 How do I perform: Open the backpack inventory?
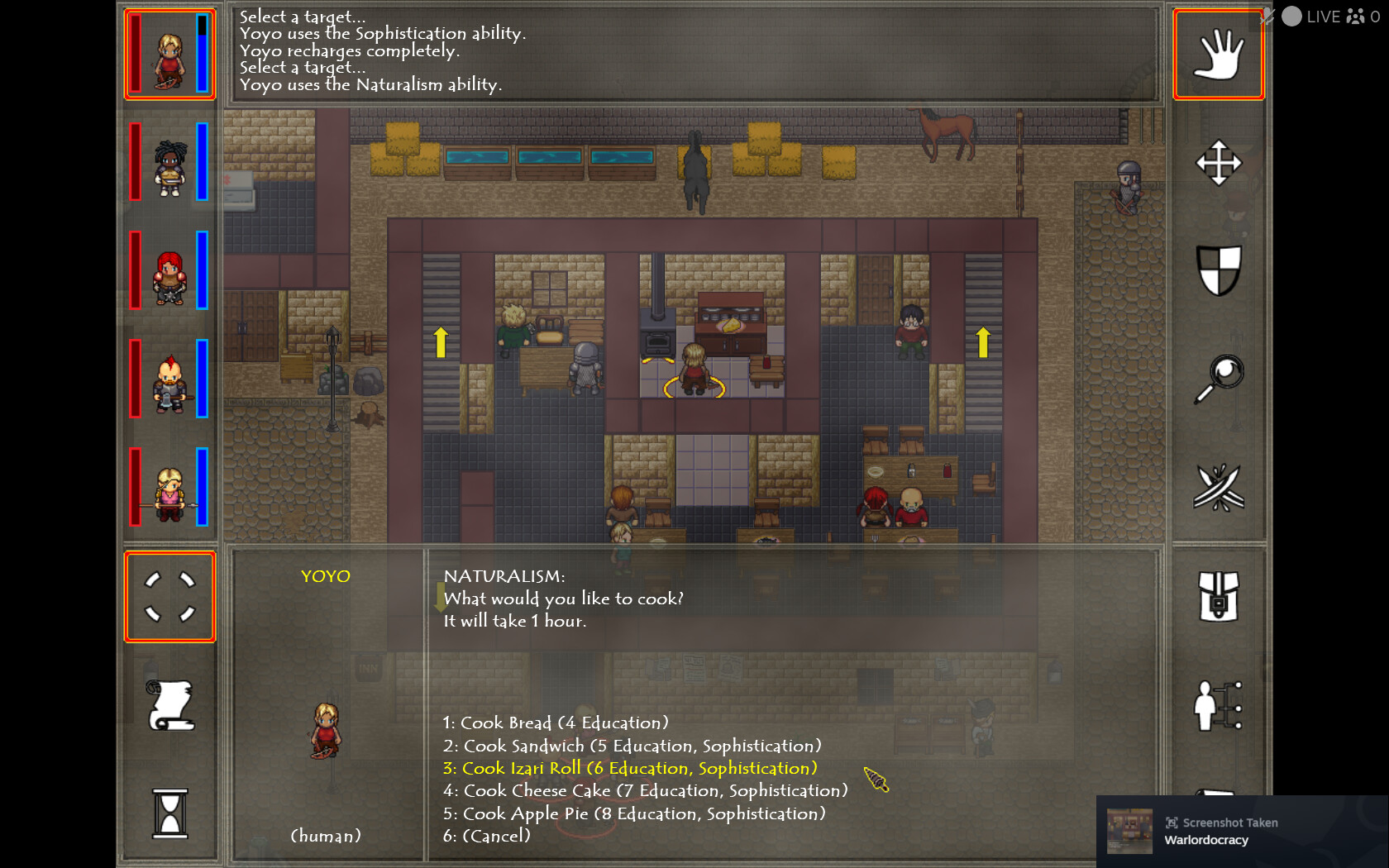(1218, 597)
